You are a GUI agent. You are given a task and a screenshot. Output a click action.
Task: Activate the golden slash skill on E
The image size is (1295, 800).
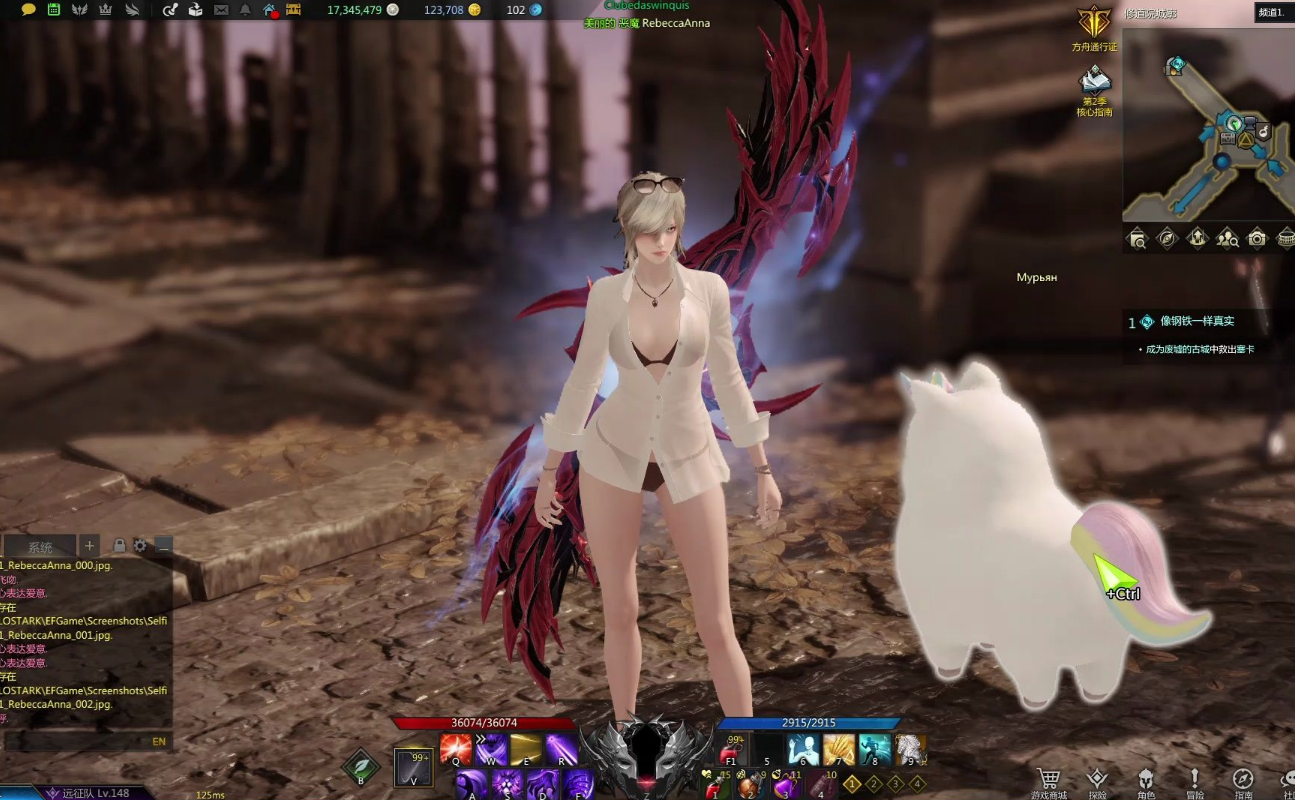525,749
